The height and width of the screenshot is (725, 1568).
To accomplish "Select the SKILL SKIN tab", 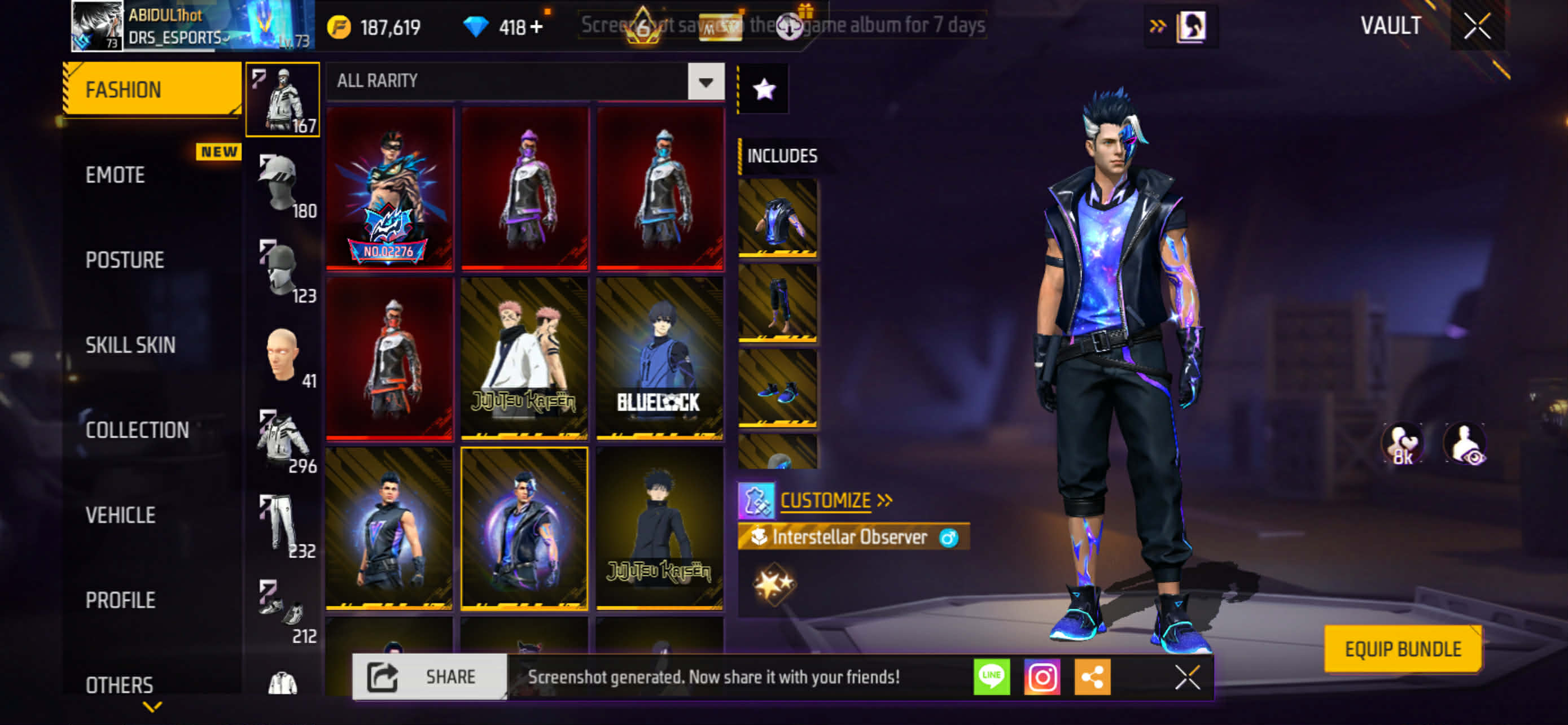I will 130,345.
